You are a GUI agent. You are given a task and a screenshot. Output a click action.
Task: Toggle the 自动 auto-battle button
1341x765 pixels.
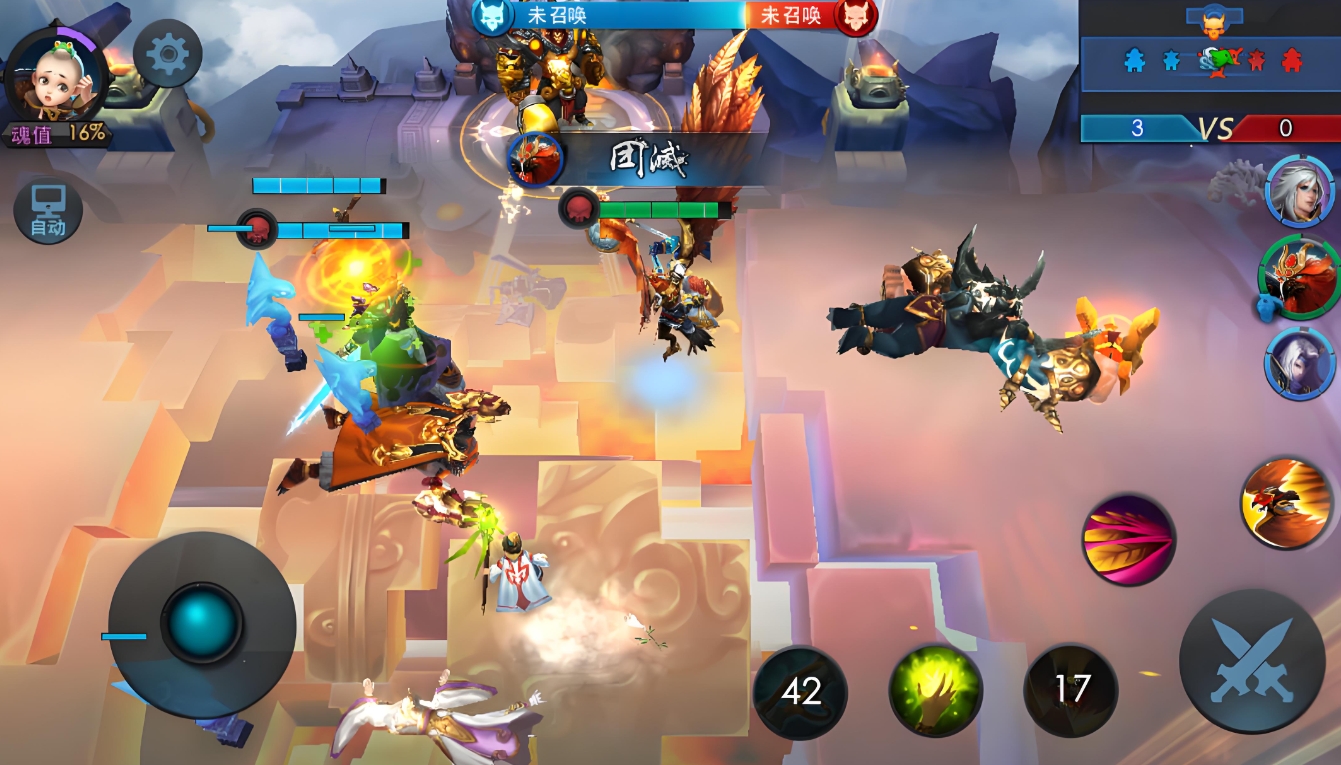[x=47, y=212]
